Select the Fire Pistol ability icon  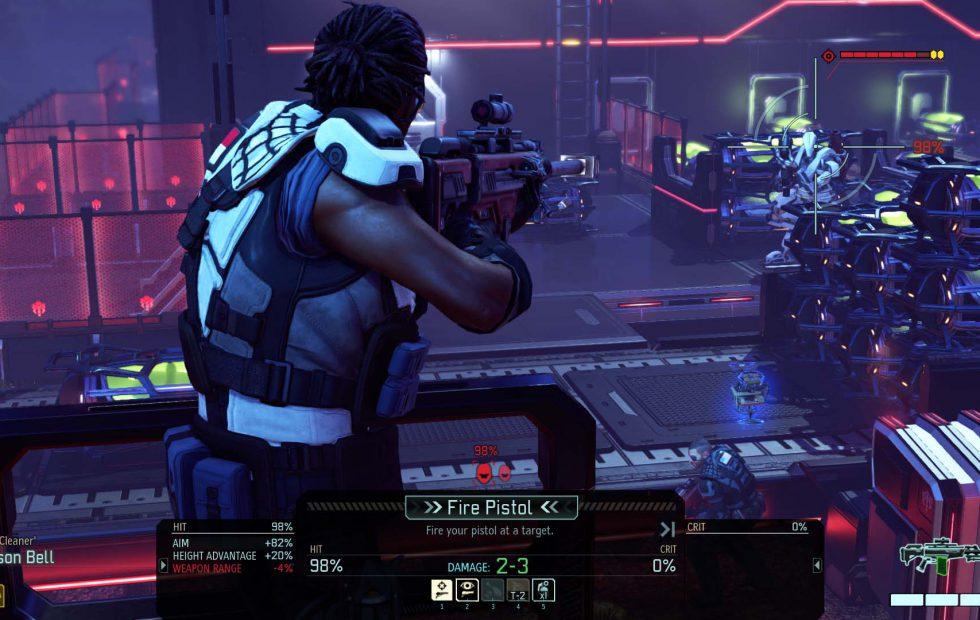point(441,590)
